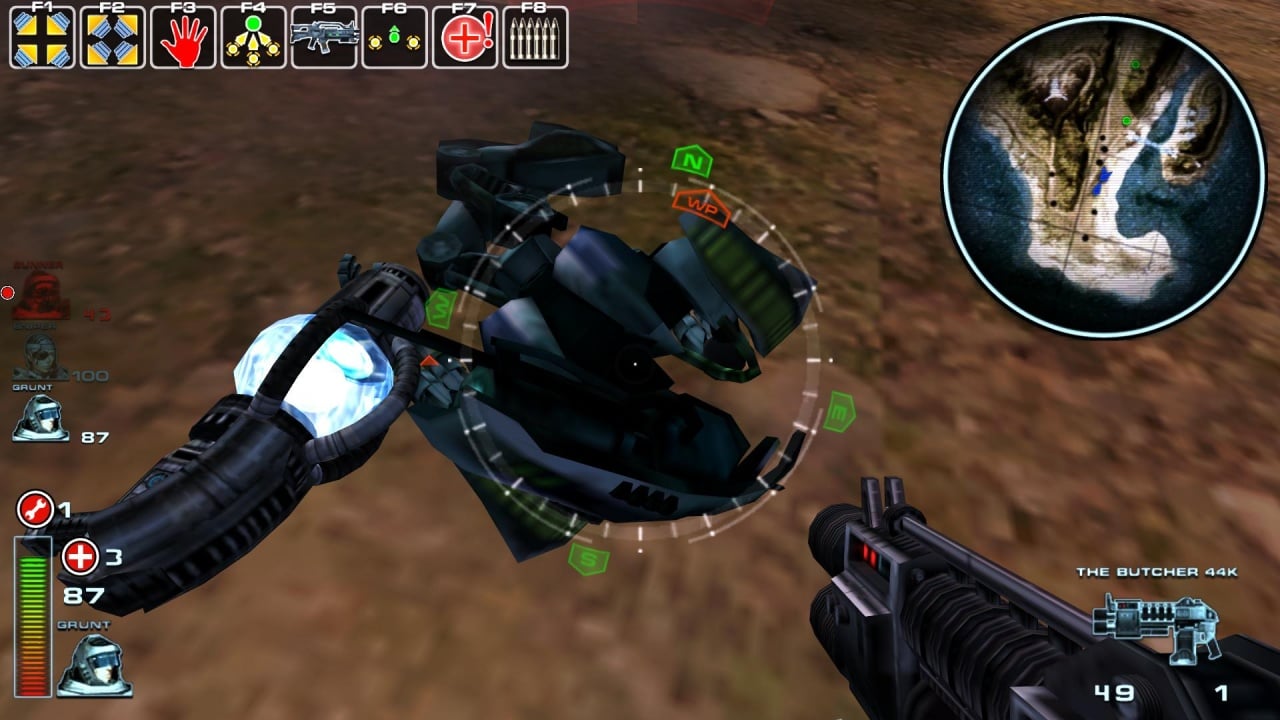
Task: Select the red Gunner squad portrait
Action: 40,297
